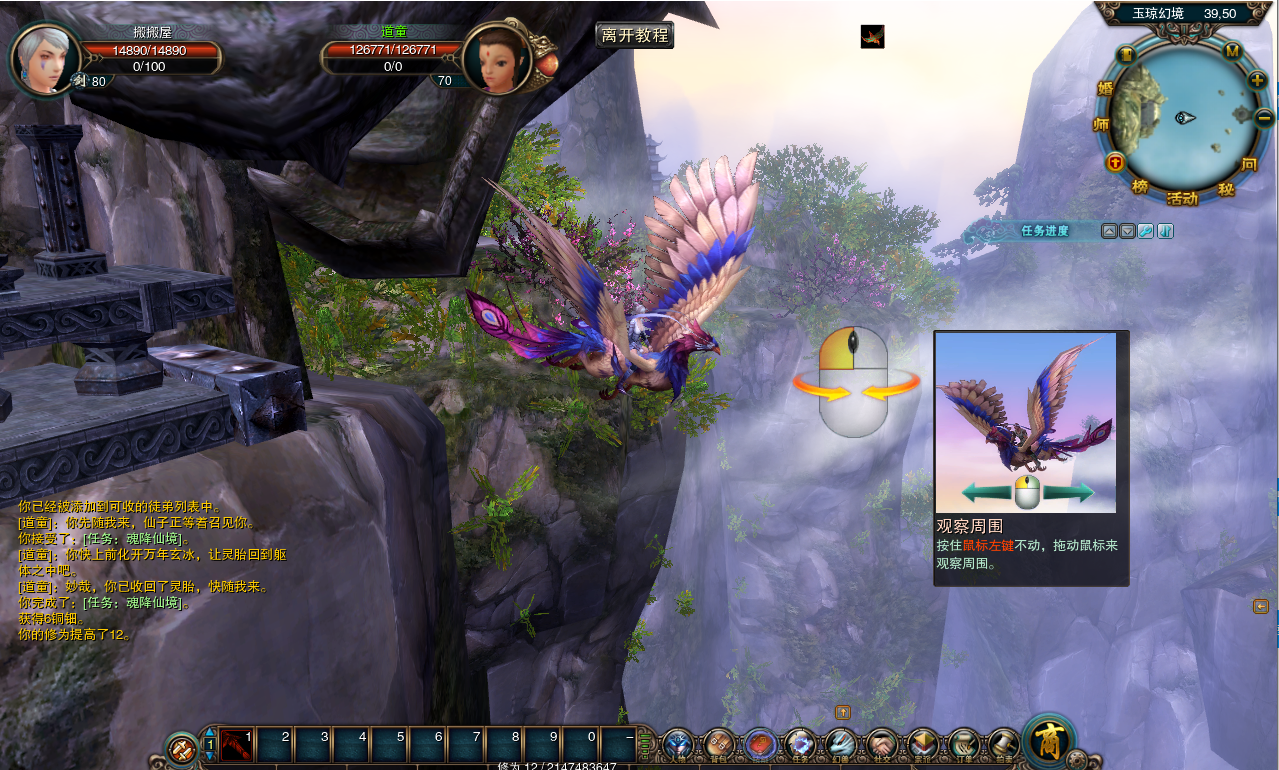
Task: Open the 背包 backpack inventory
Action: point(719,745)
